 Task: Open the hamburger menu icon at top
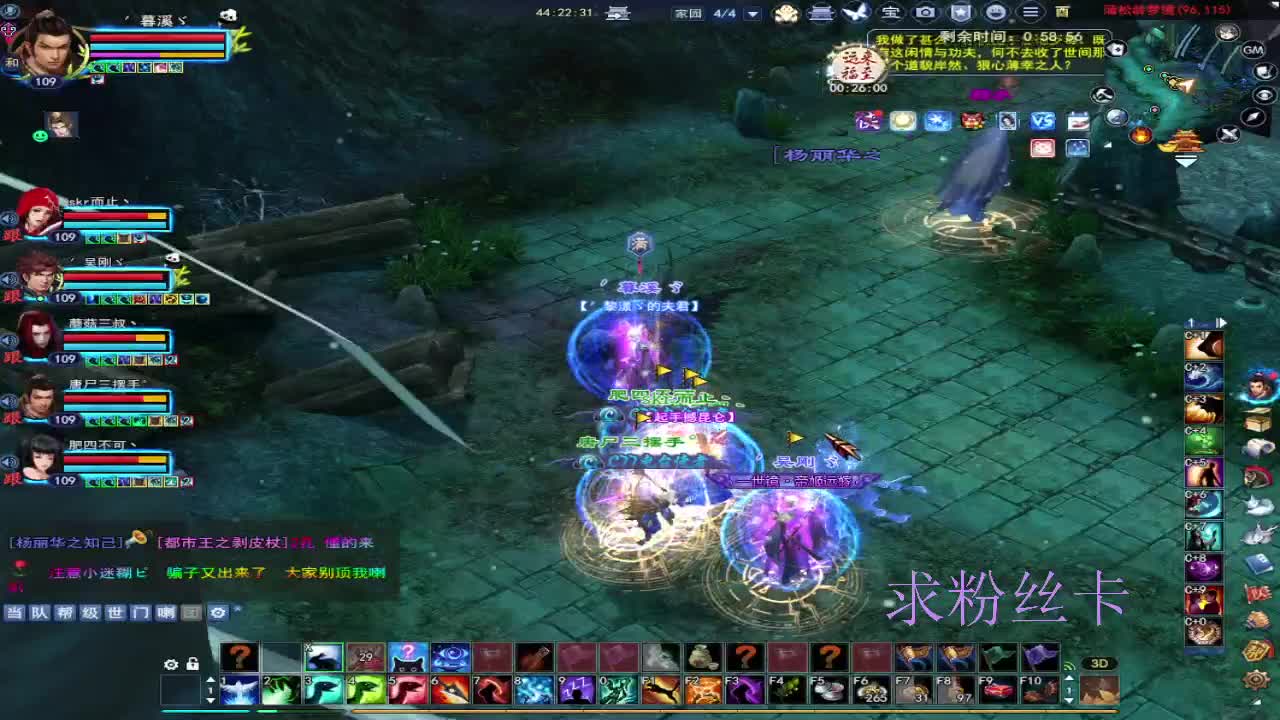[x=1030, y=13]
